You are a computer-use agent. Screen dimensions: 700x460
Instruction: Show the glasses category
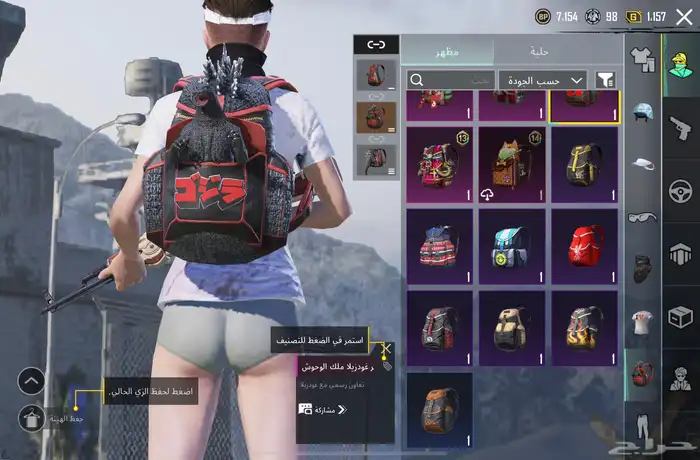642,216
